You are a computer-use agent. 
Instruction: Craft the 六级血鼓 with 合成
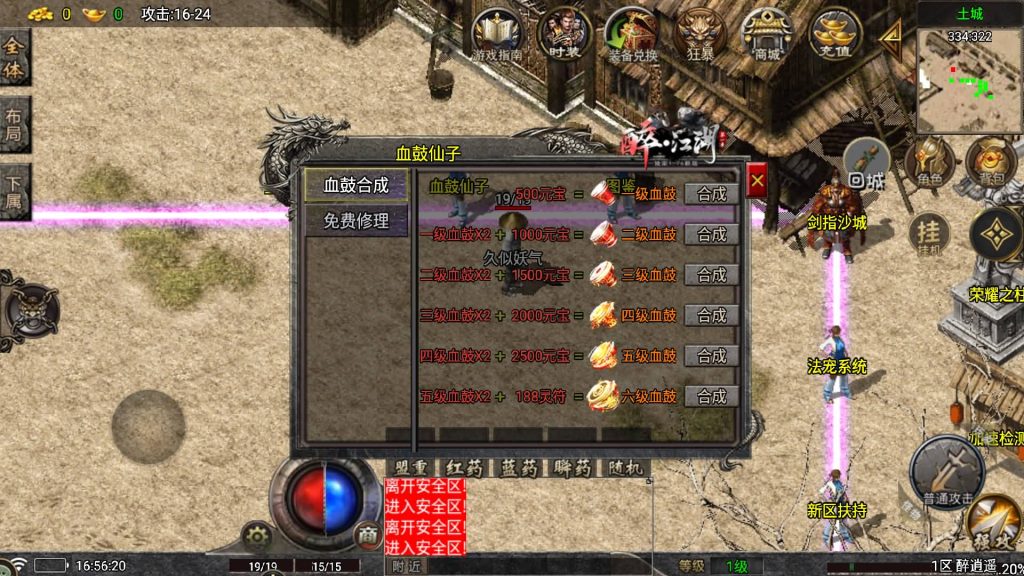click(x=712, y=396)
